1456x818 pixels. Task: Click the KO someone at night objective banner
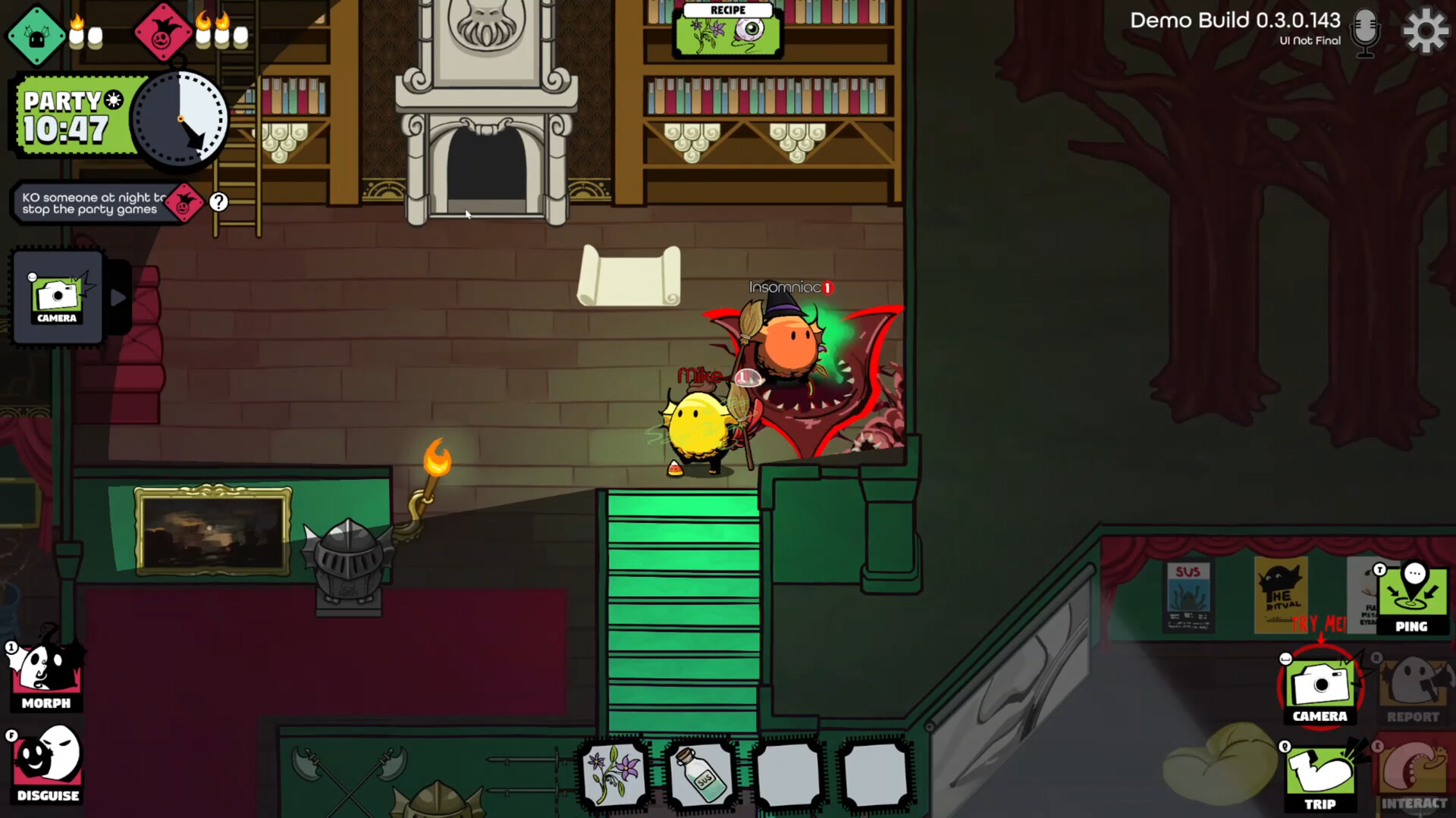[x=91, y=202]
